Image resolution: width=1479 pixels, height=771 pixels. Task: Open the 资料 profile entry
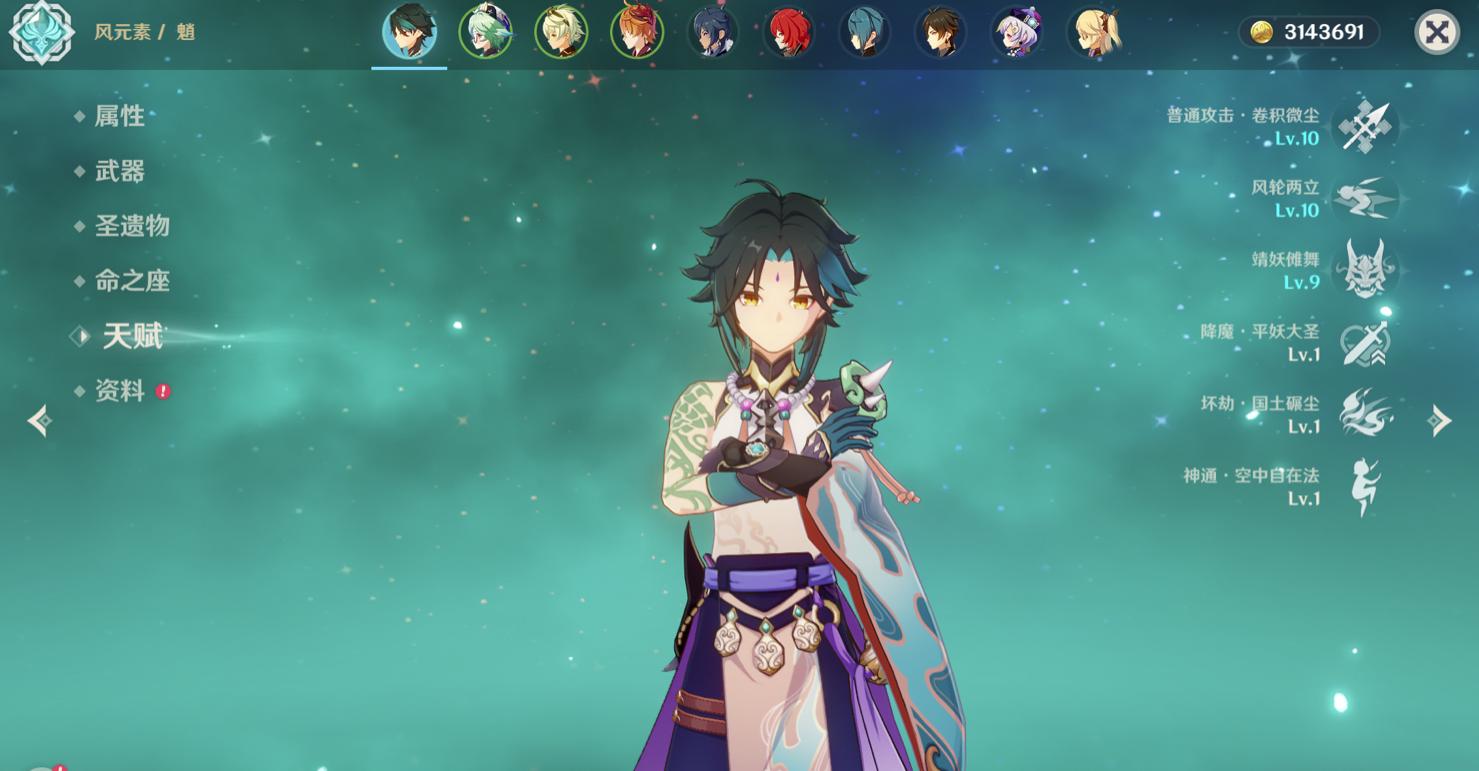(120, 391)
